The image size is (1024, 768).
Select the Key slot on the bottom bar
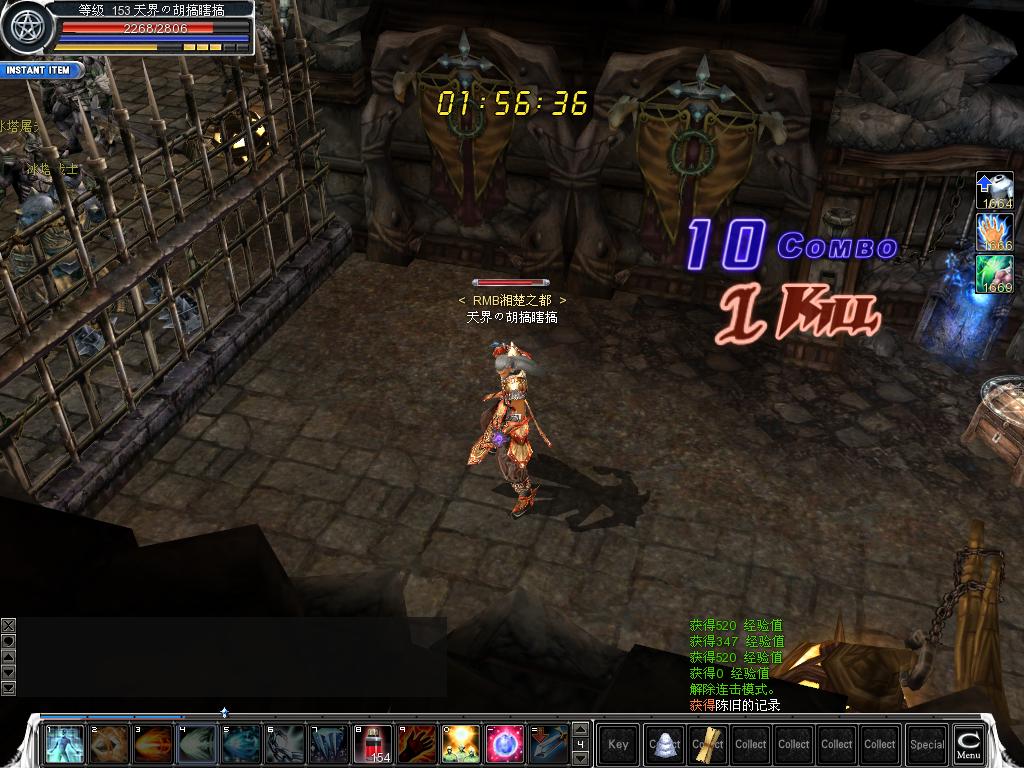(619, 744)
